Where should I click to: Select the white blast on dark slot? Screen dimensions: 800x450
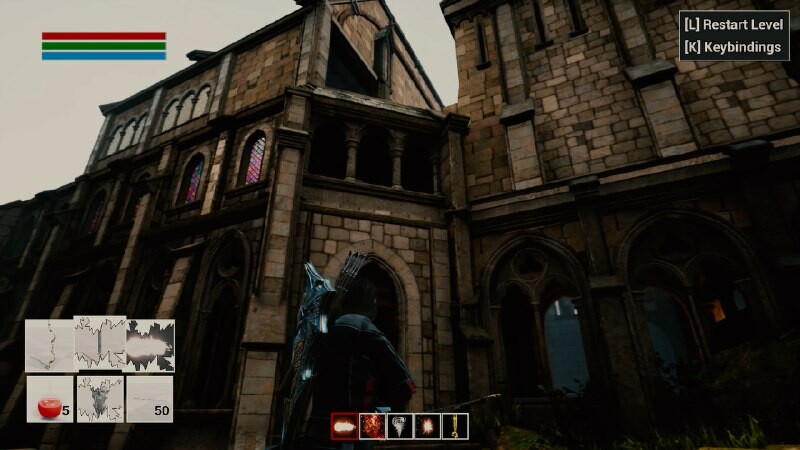pos(150,345)
